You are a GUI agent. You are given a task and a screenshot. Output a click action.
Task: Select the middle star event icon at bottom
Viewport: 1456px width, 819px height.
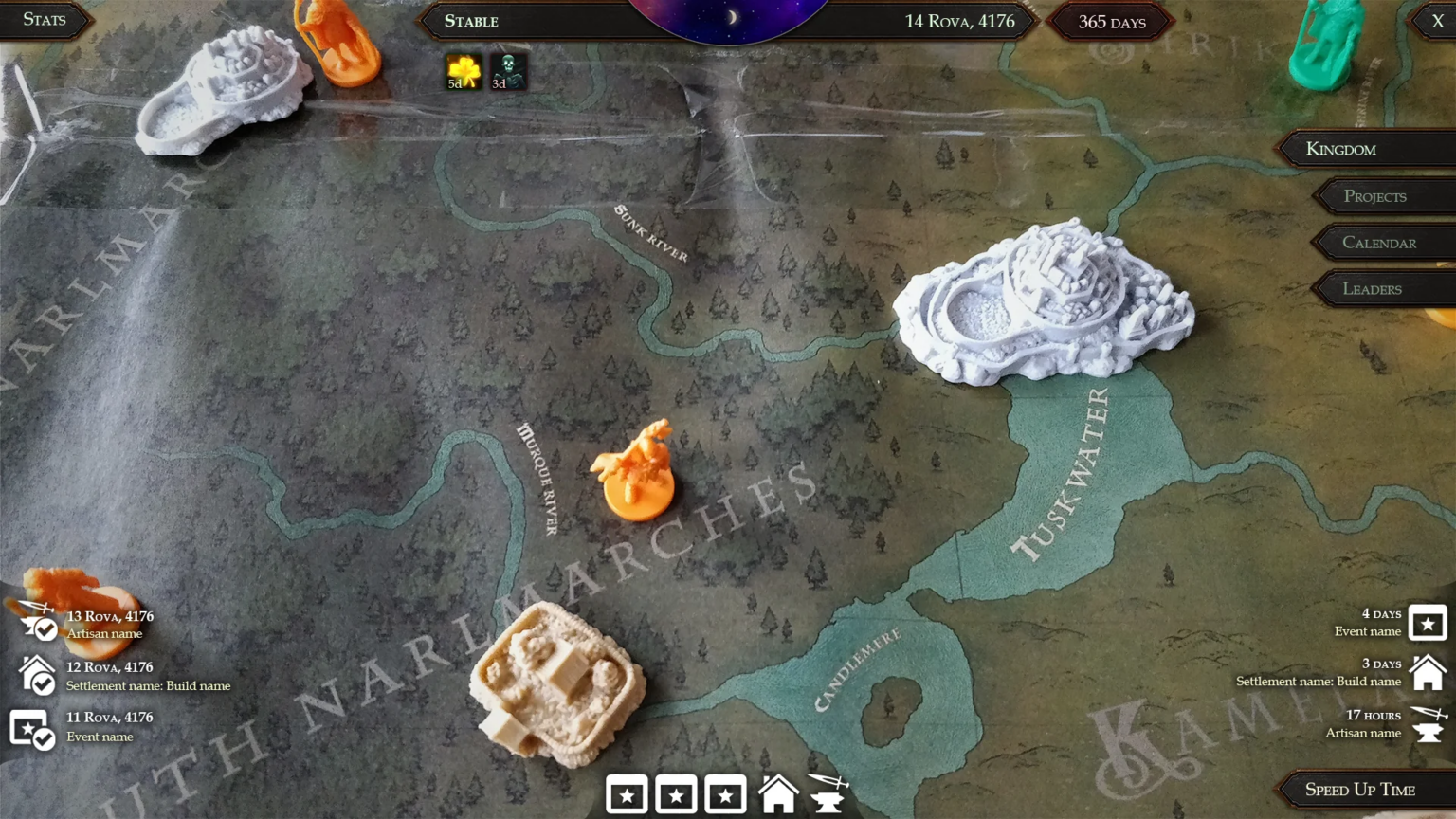tap(677, 794)
